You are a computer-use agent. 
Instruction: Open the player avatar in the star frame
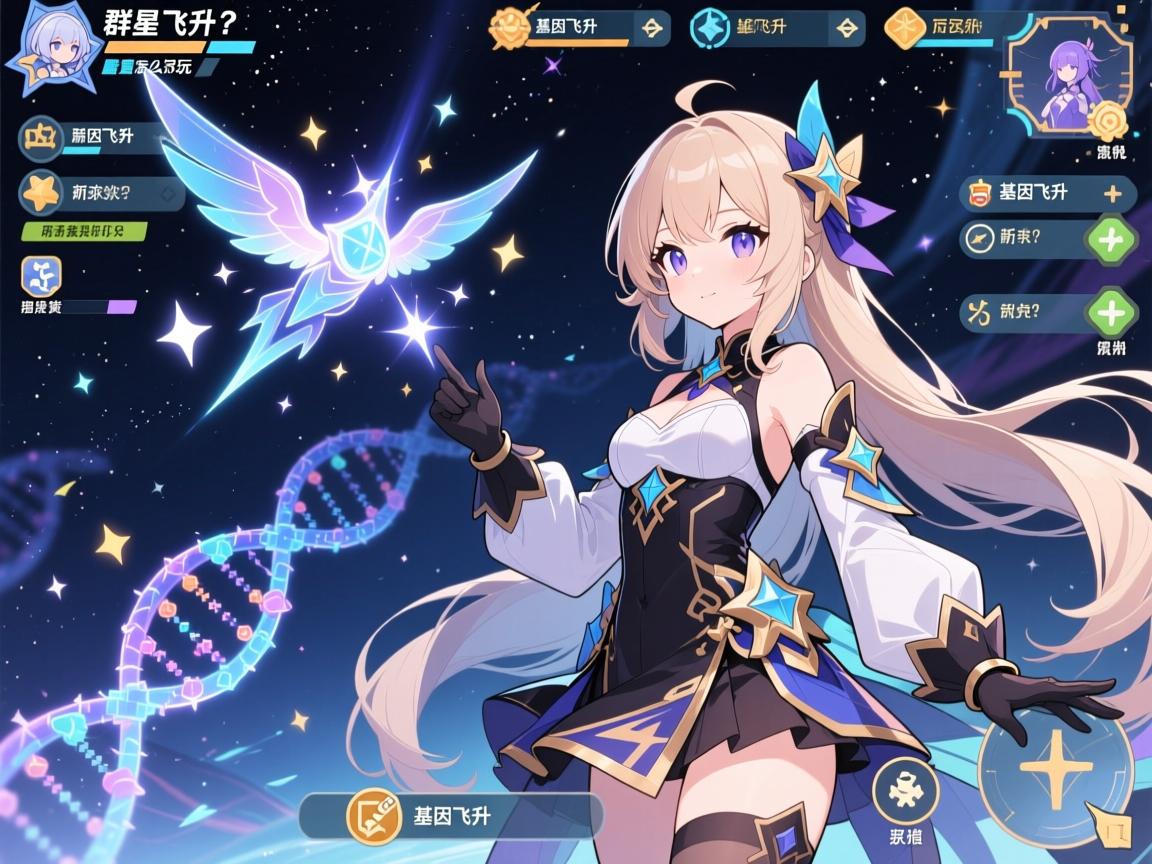pos(48,50)
